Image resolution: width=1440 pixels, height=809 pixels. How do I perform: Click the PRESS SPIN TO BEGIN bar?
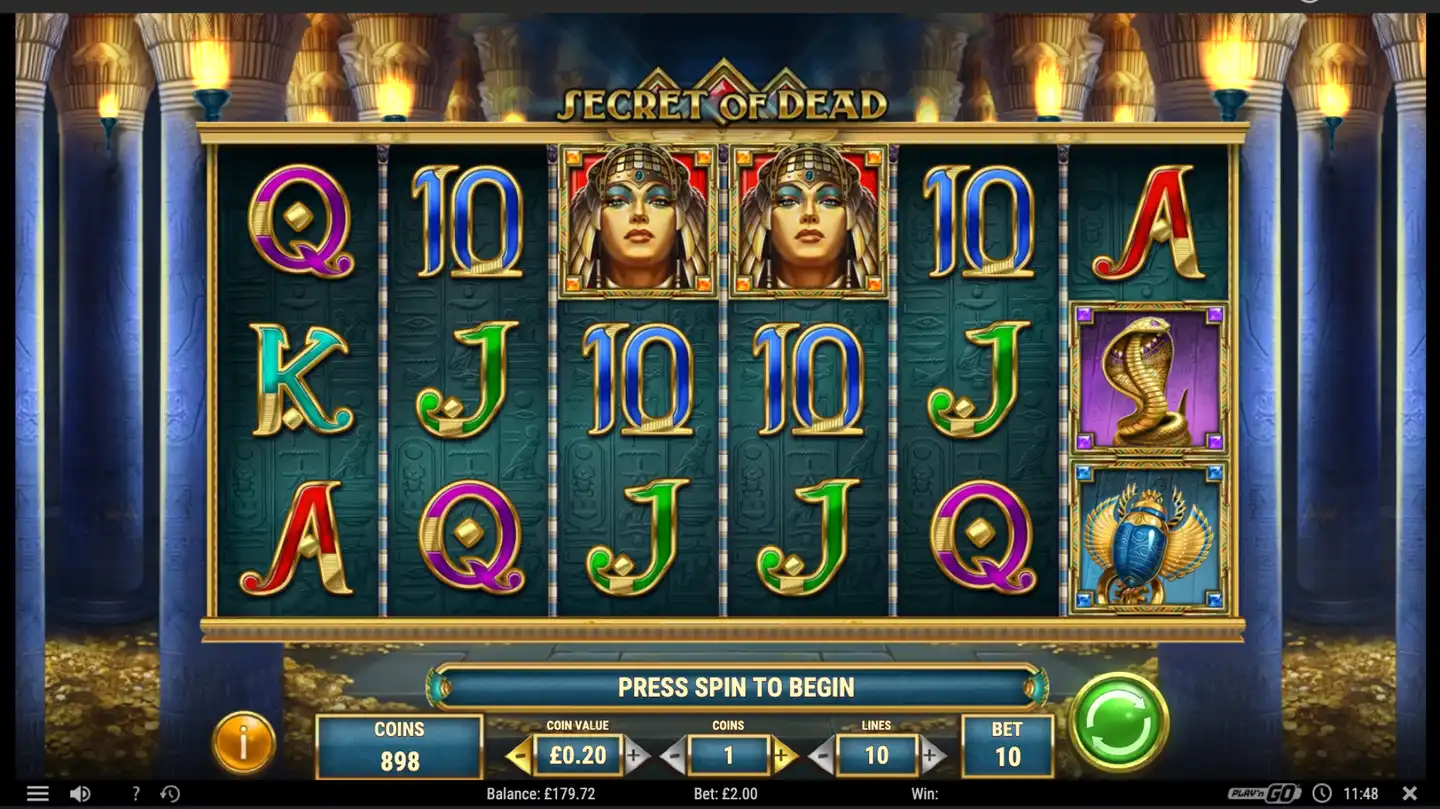736,687
